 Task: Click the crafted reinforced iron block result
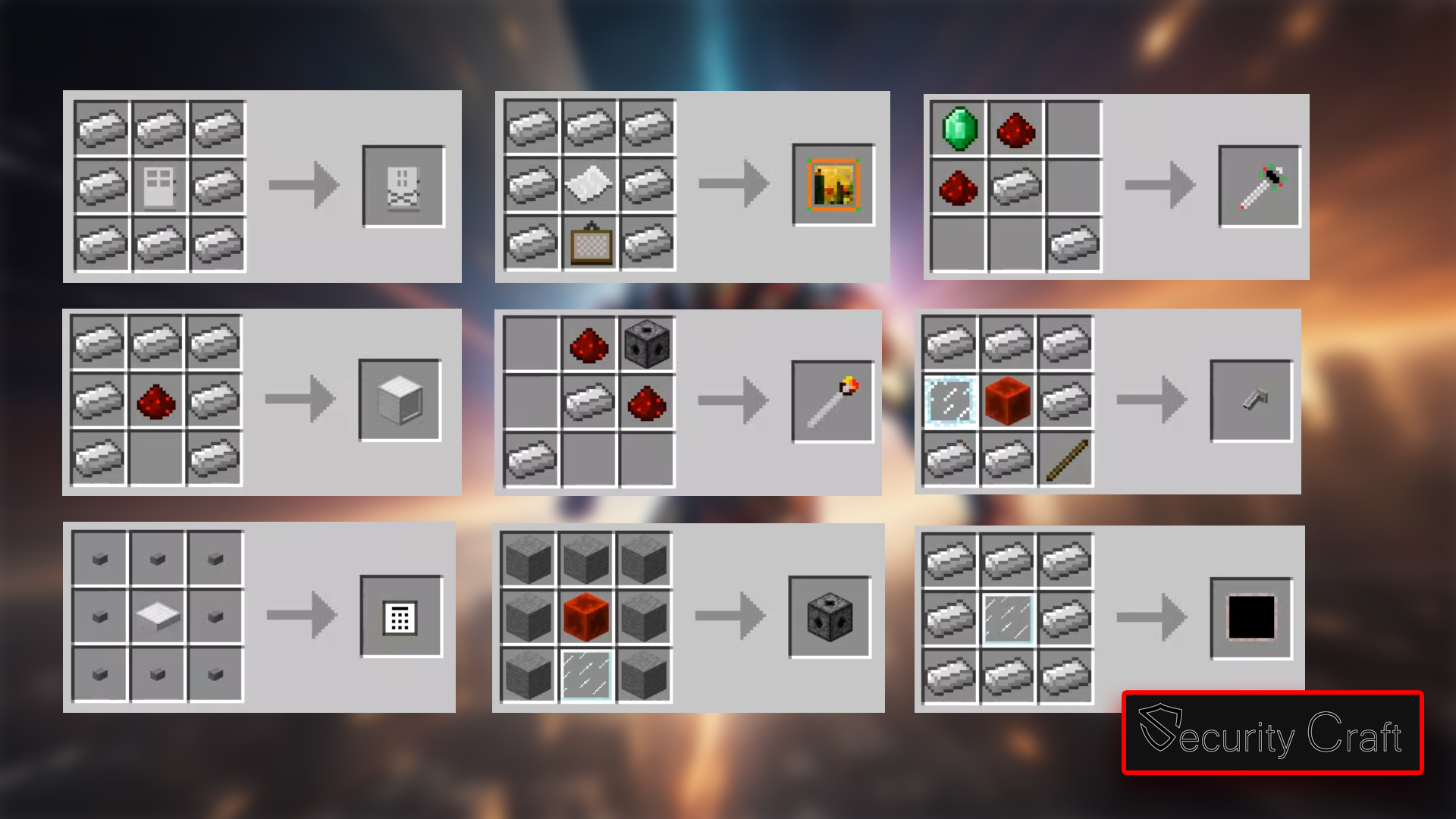coord(400,400)
